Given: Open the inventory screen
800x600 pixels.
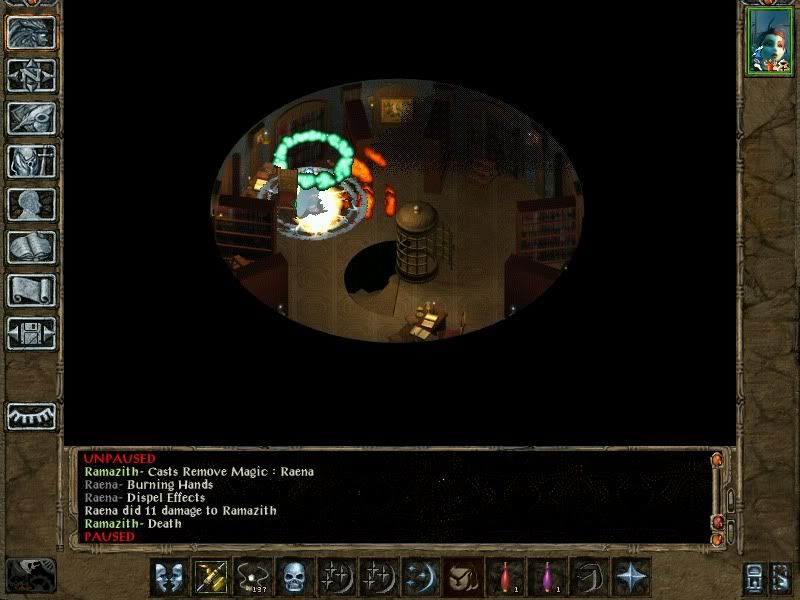Looking at the screenshot, I should (x=31, y=161).
